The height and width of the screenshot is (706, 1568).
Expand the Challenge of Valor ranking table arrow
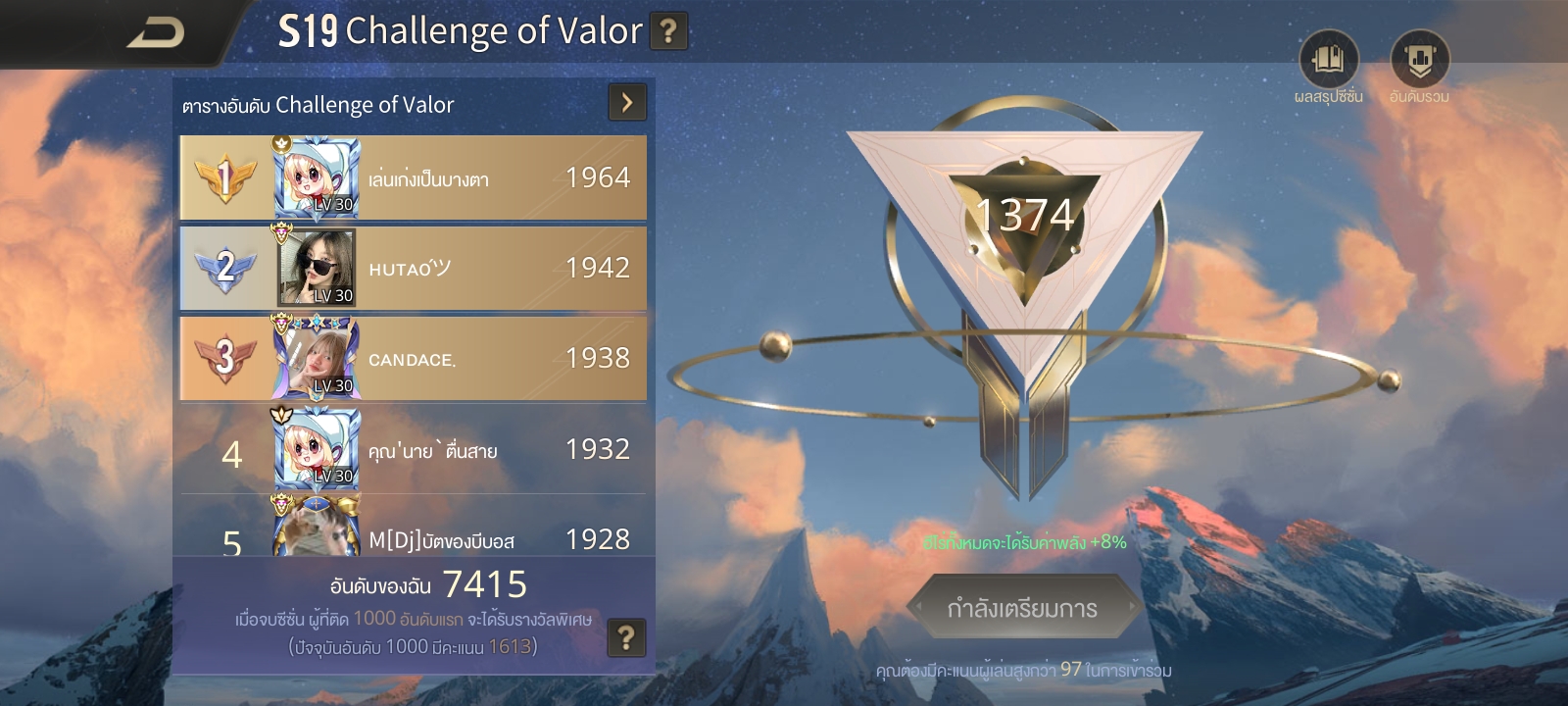pyautogui.click(x=627, y=102)
